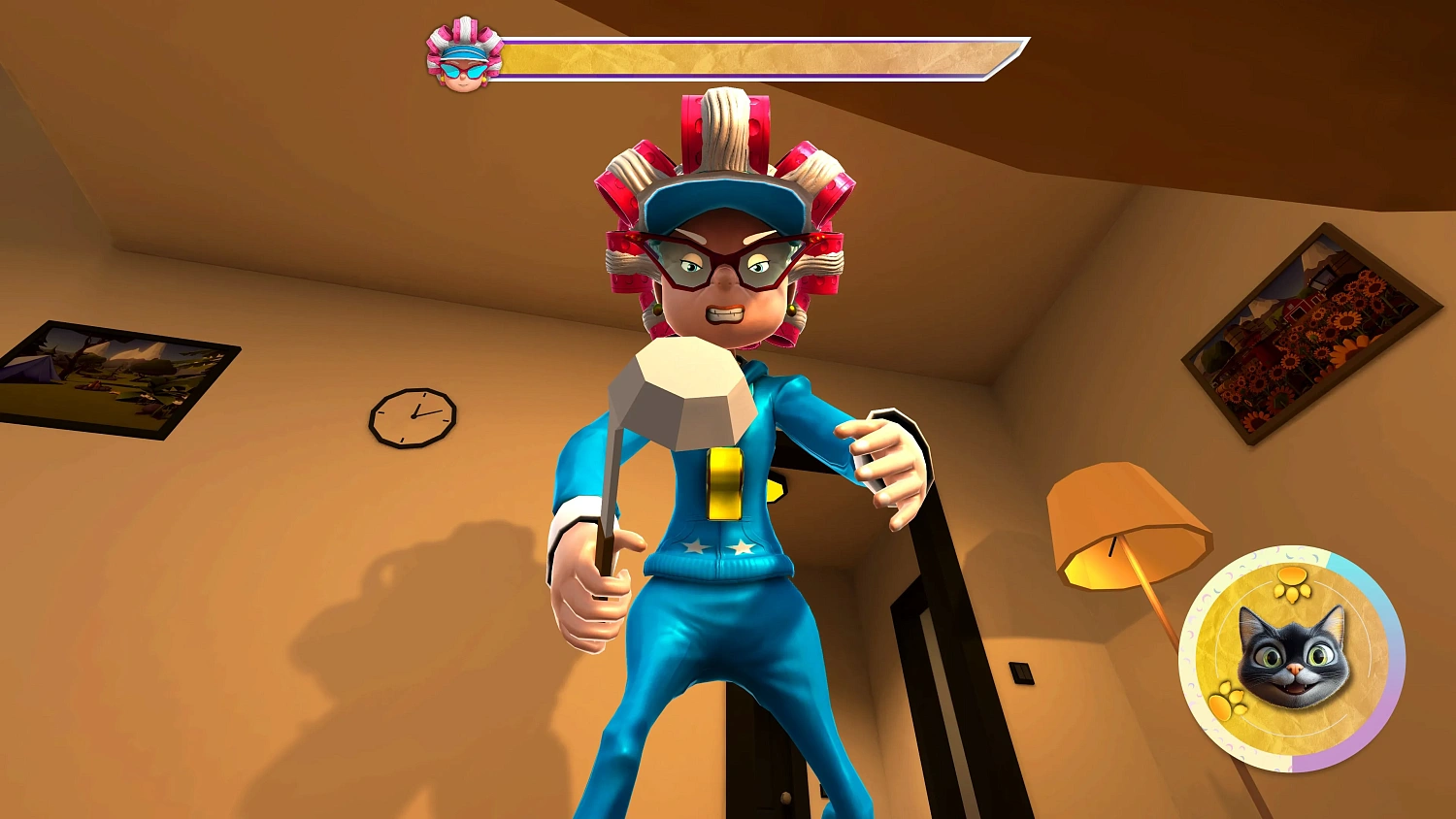
Task: Click the paw print above the cat
Action: (1292, 583)
